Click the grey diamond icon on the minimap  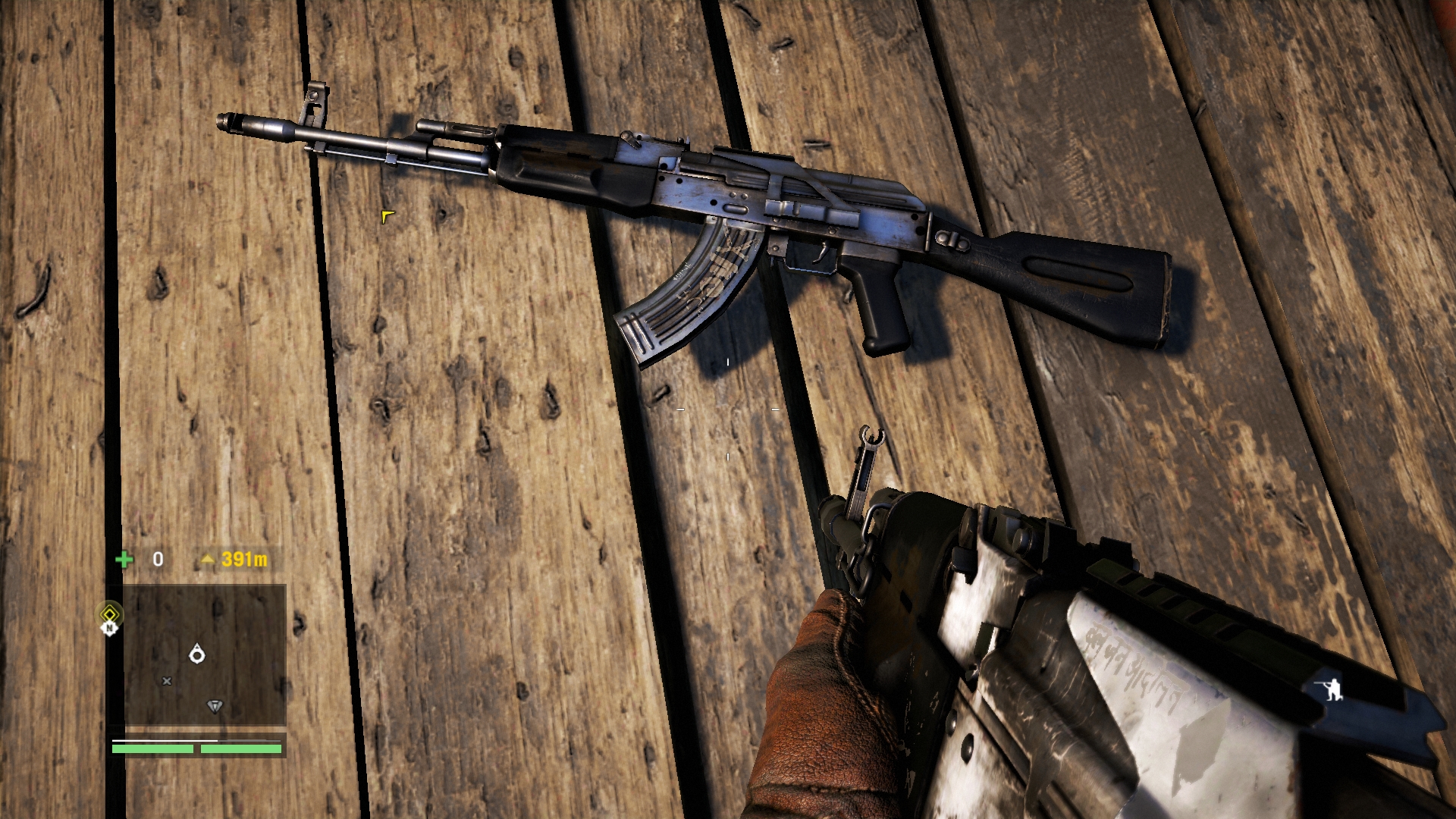point(215,706)
